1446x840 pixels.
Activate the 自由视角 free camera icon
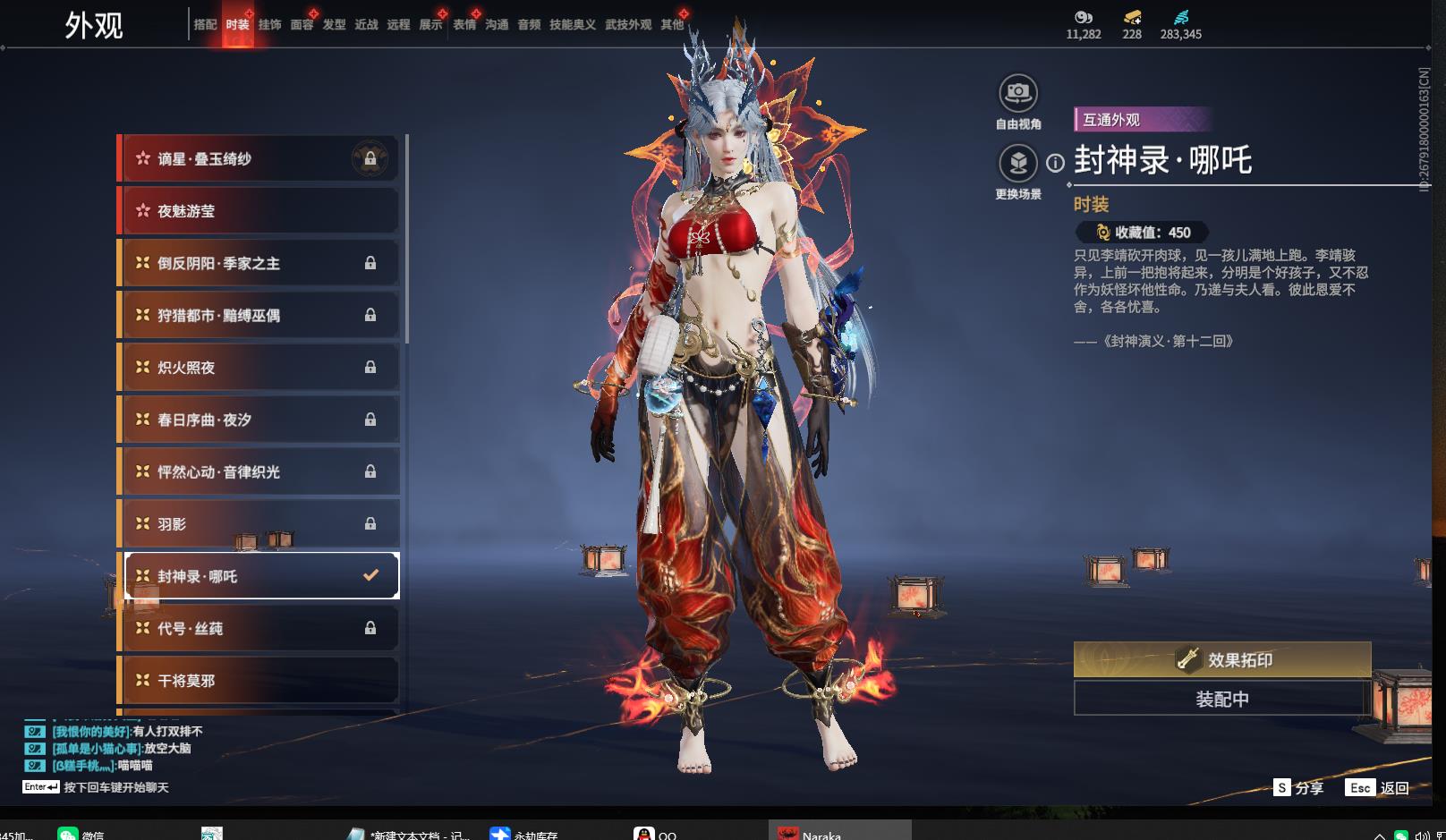click(x=1017, y=93)
